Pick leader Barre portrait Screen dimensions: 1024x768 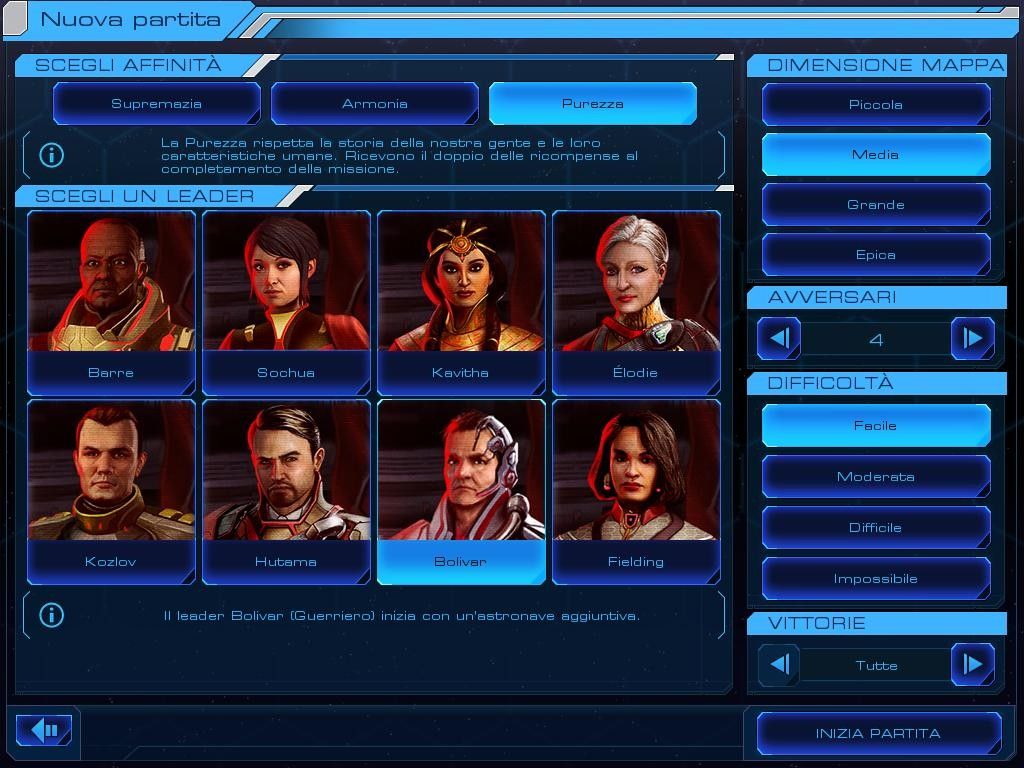tap(111, 302)
